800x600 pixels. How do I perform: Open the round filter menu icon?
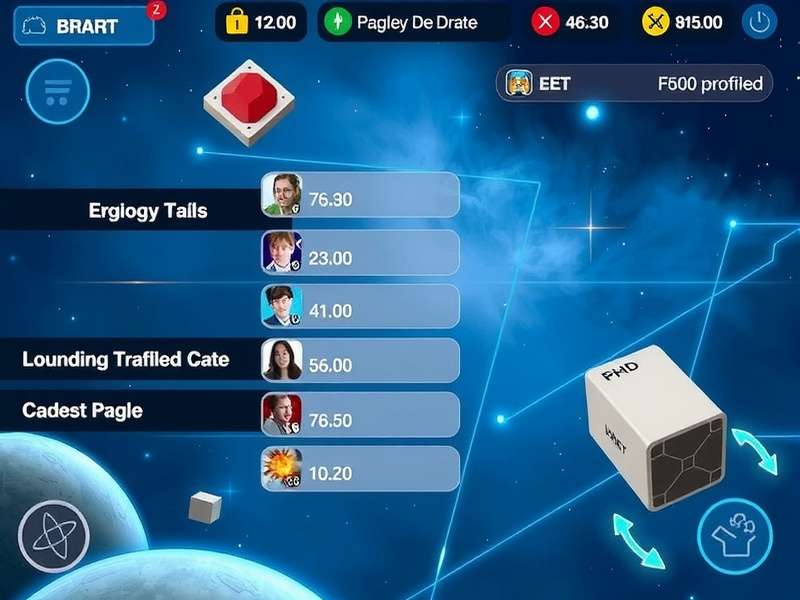[58, 92]
